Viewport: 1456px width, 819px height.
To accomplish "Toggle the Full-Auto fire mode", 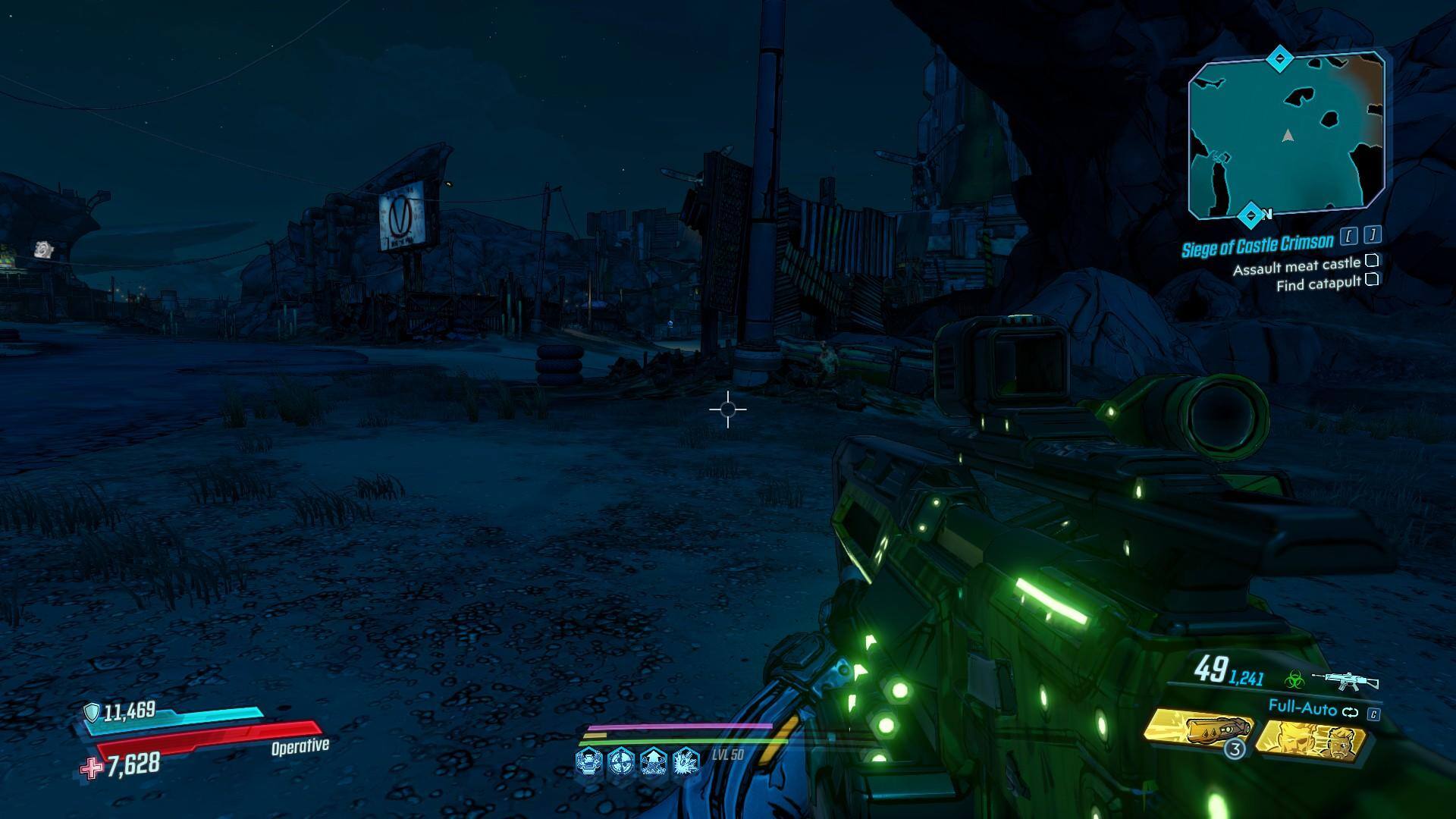I will click(1302, 709).
